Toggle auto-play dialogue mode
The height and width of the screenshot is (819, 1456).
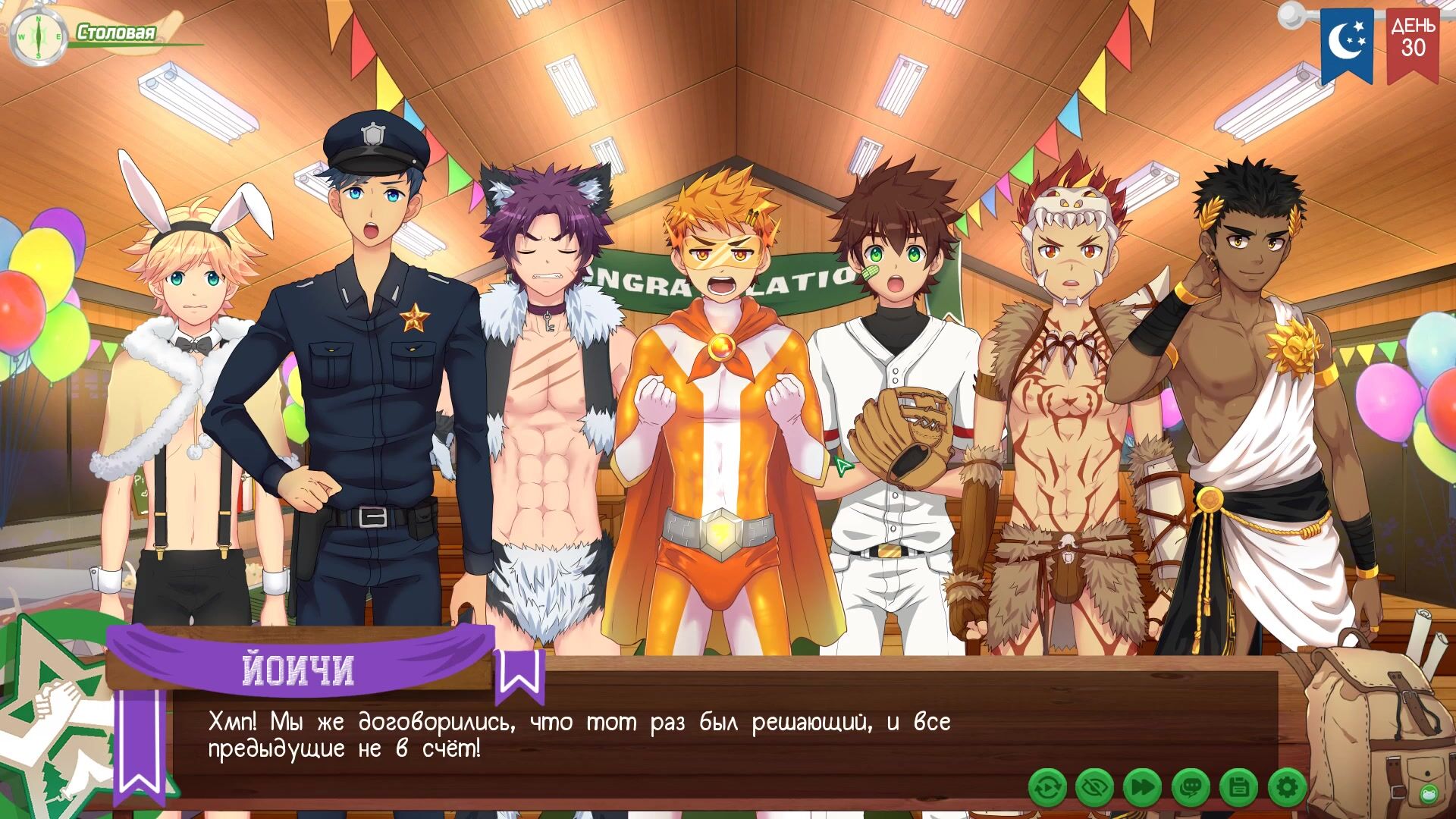coord(1047,788)
